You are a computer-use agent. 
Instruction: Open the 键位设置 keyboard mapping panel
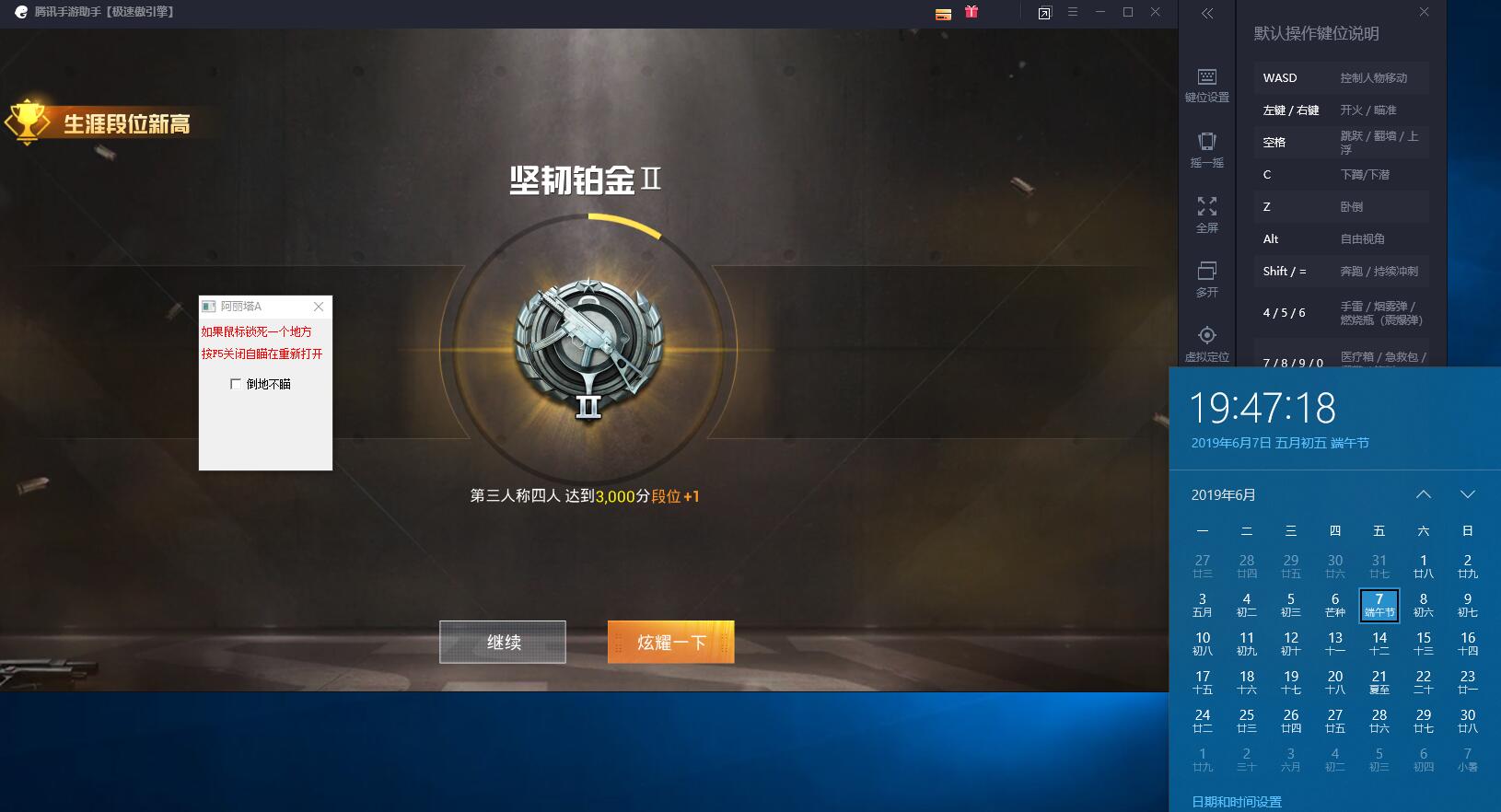point(1206,85)
